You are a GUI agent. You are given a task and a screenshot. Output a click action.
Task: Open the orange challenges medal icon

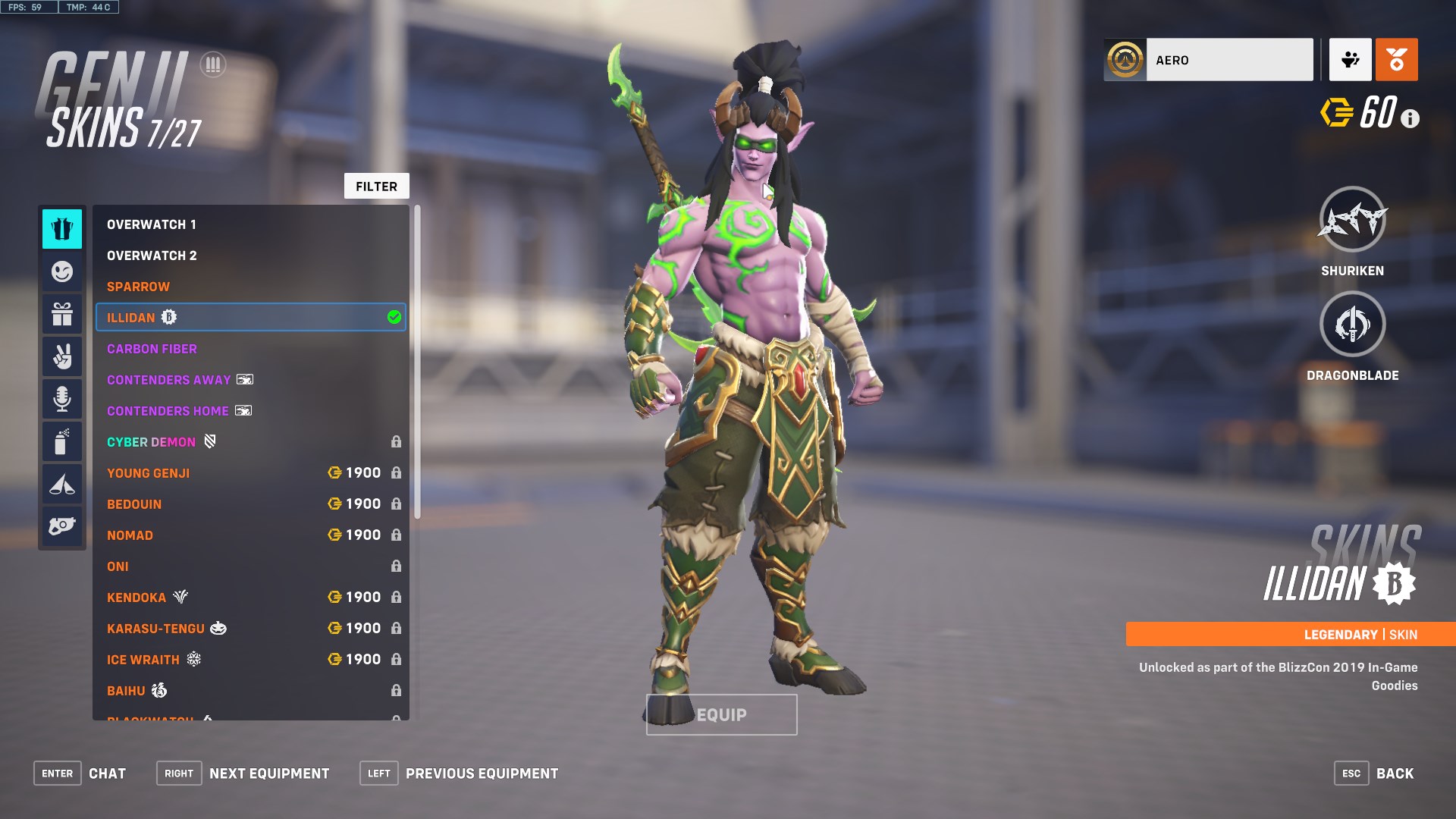click(x=1396, y=59)
